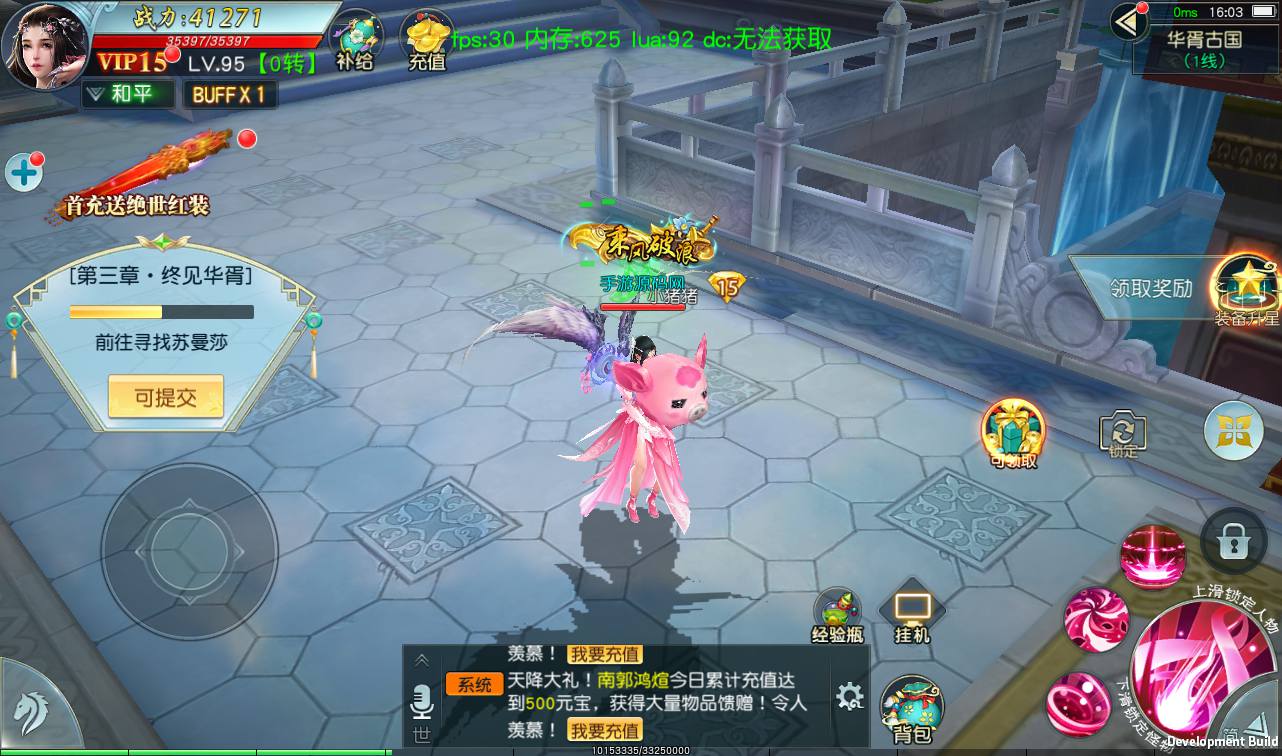Viewport: 1282px width, 756px height.
Task: Open the player portrait panel
Action: 45,45
